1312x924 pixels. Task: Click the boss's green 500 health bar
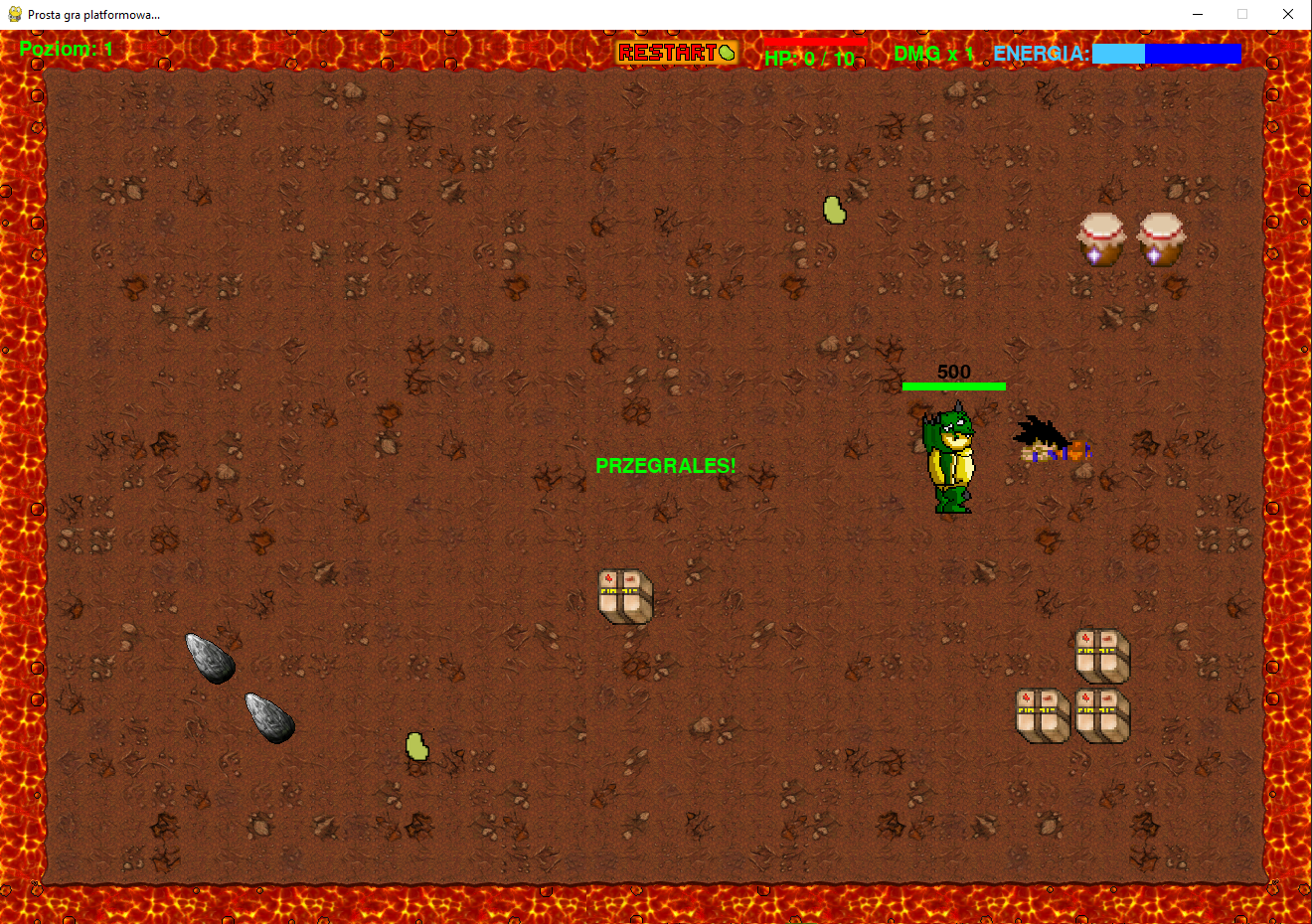(x=952, y=385)
